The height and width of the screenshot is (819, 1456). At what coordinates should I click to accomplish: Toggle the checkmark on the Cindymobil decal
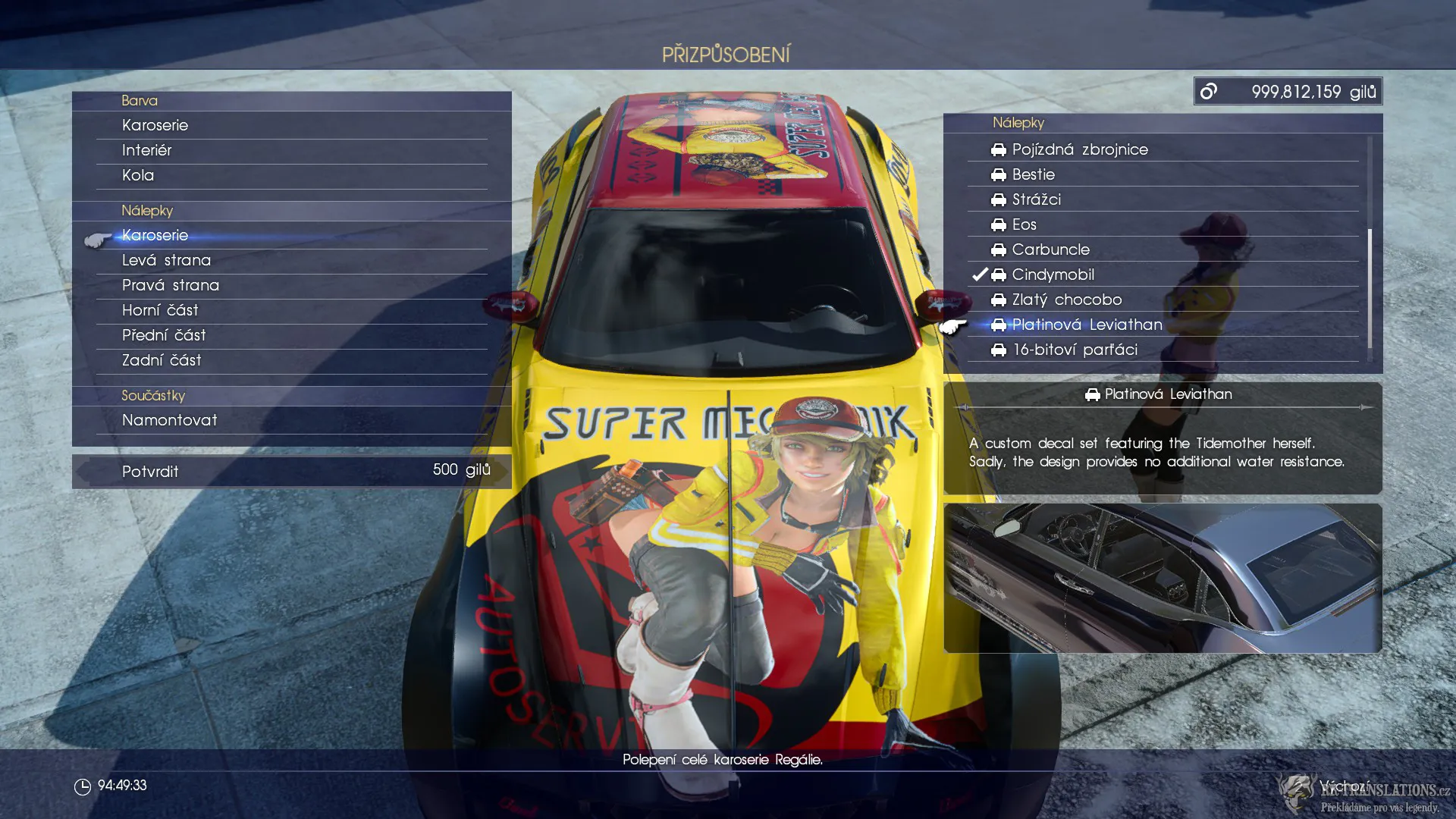(x=978, y=275)
